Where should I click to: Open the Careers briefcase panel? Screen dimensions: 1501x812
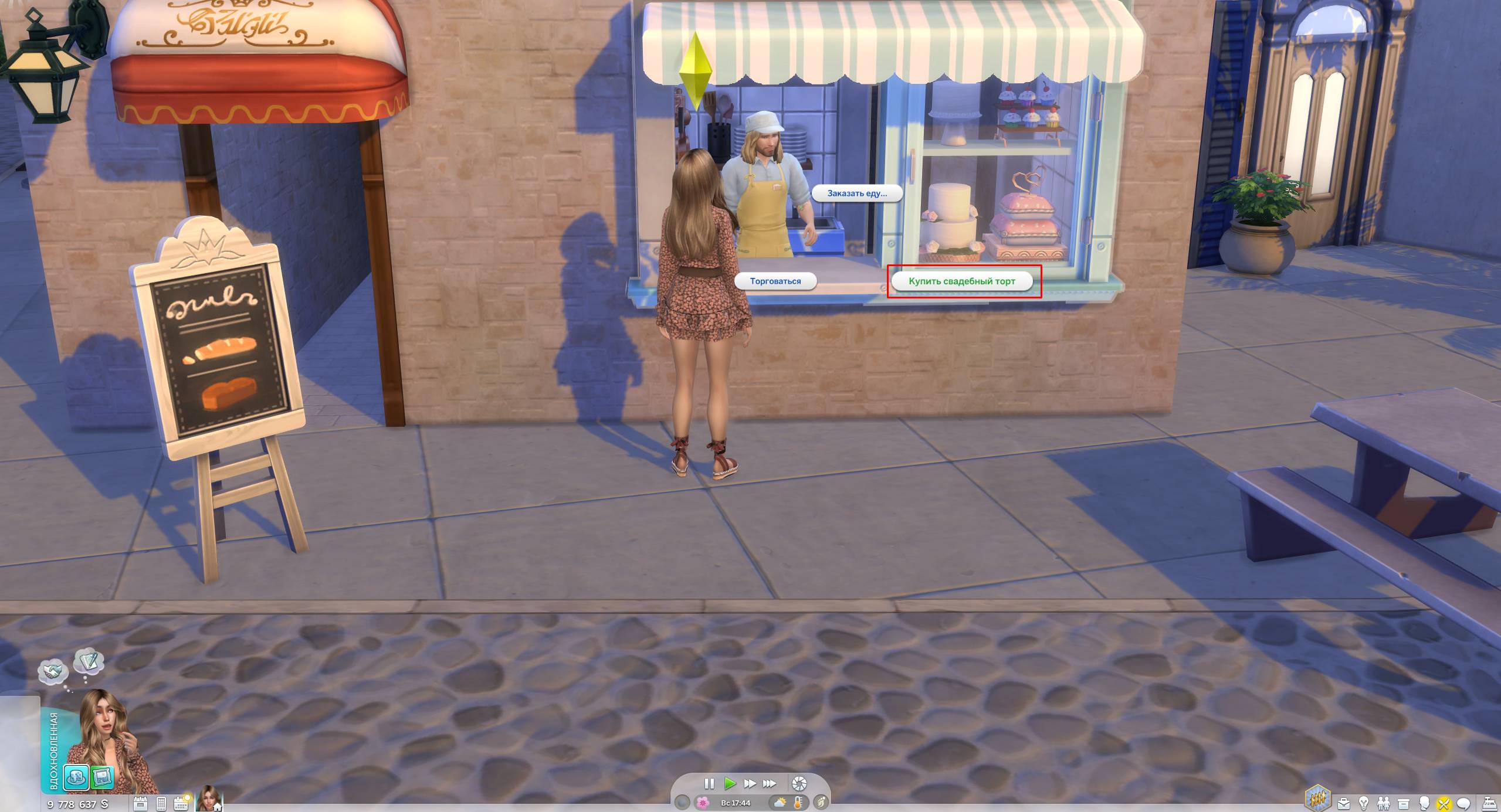(1343, 803)
